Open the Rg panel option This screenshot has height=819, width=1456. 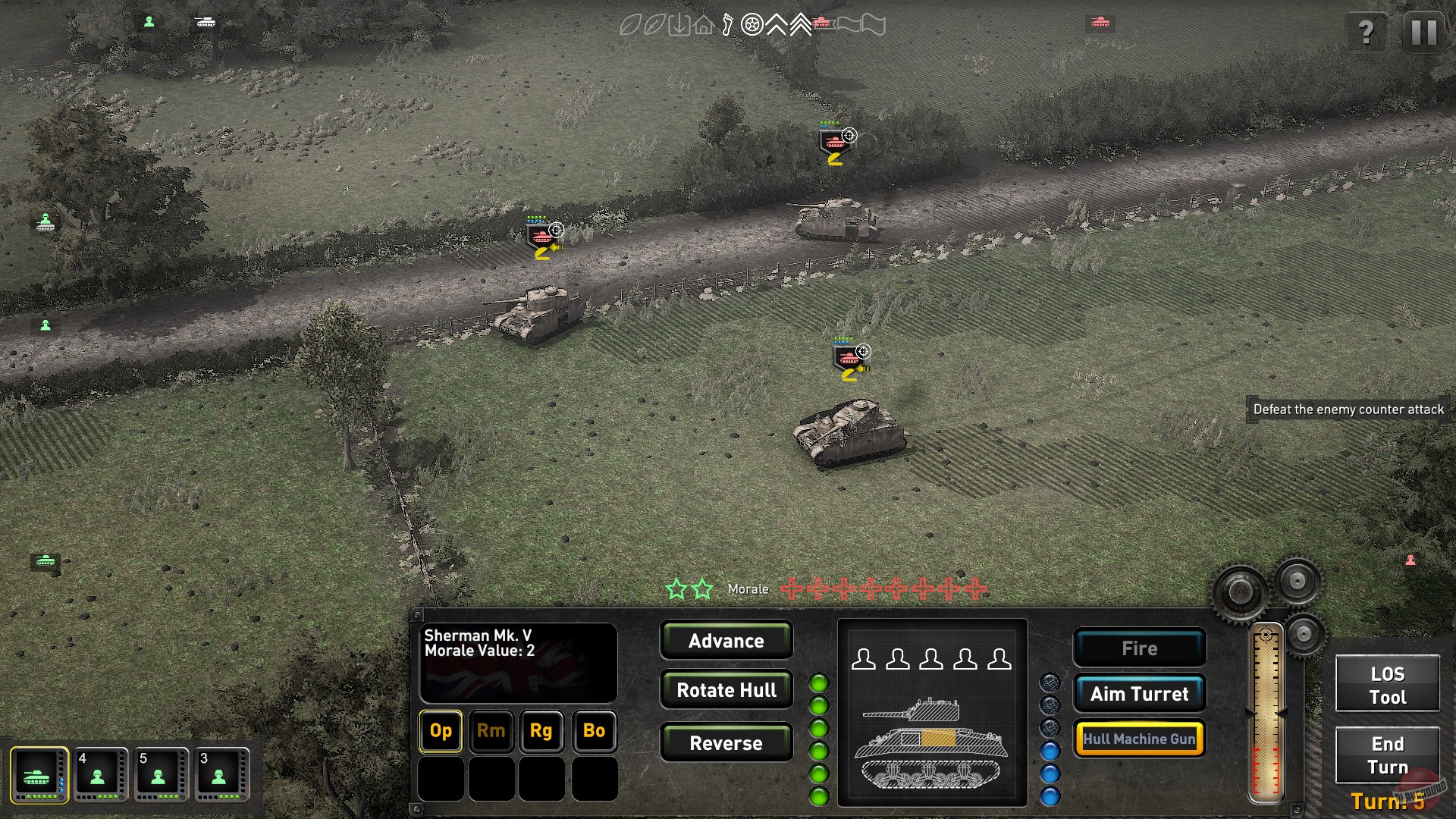541,731
